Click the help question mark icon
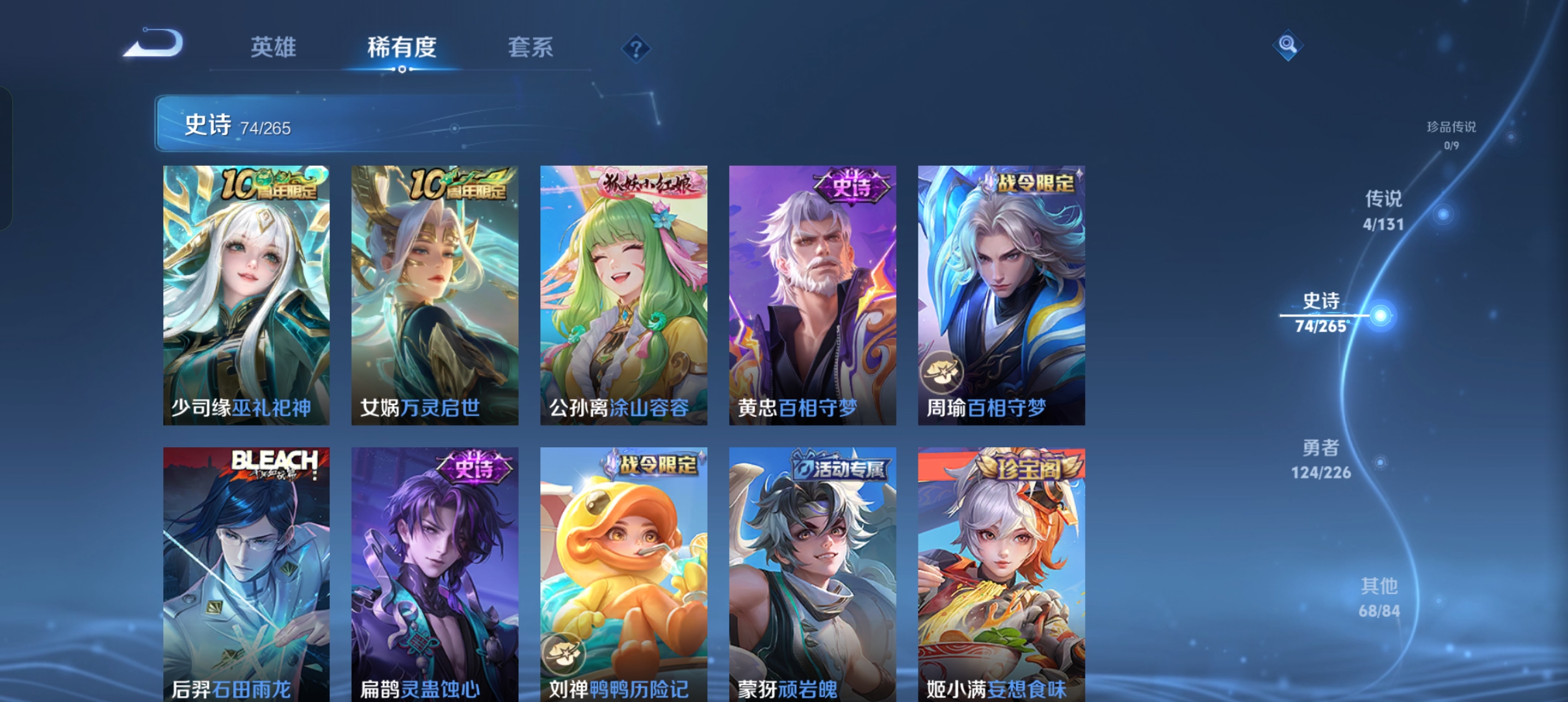 (x=635, y=48)
